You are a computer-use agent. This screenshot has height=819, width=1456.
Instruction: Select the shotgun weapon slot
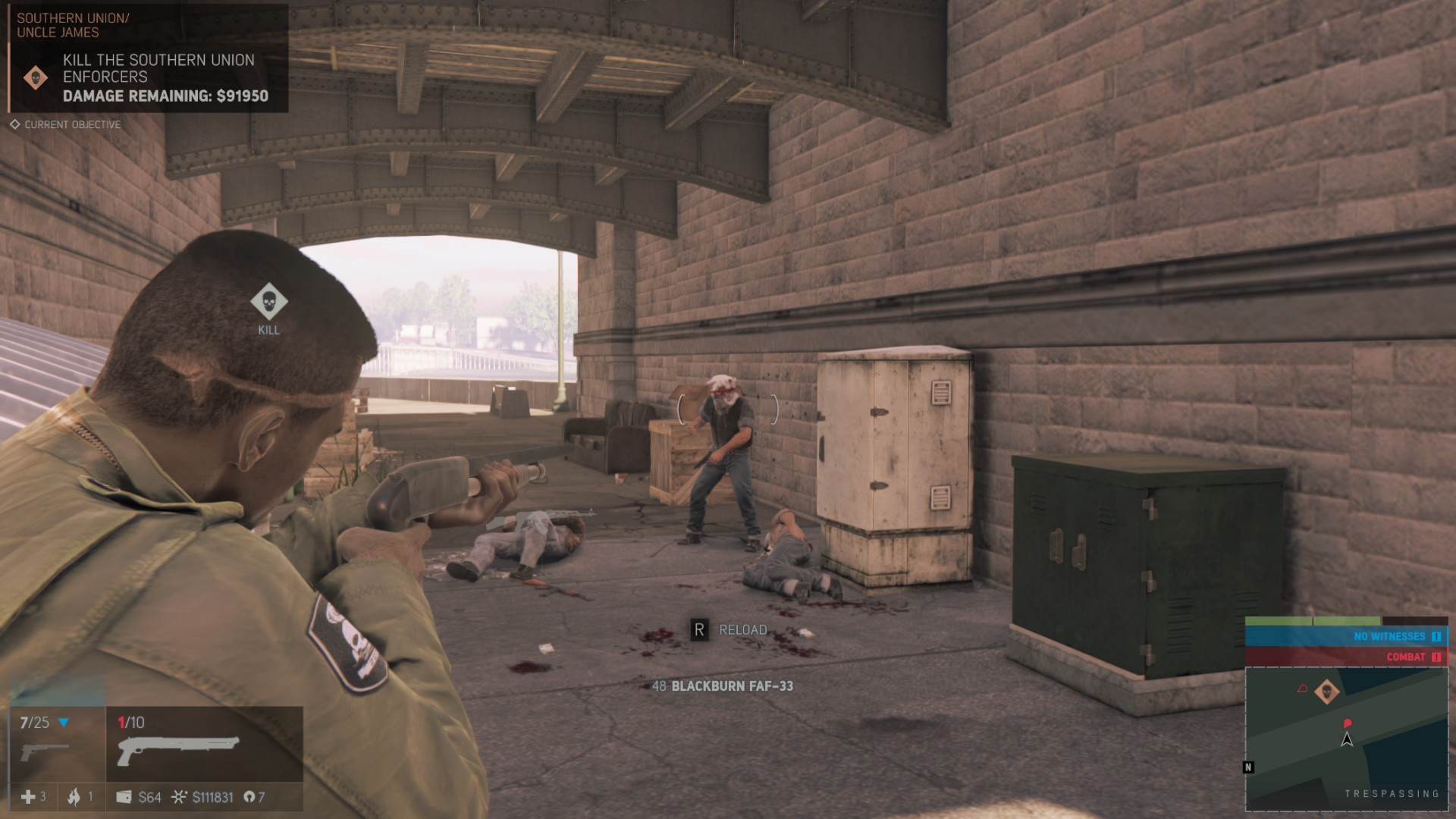tap(179, 751)
